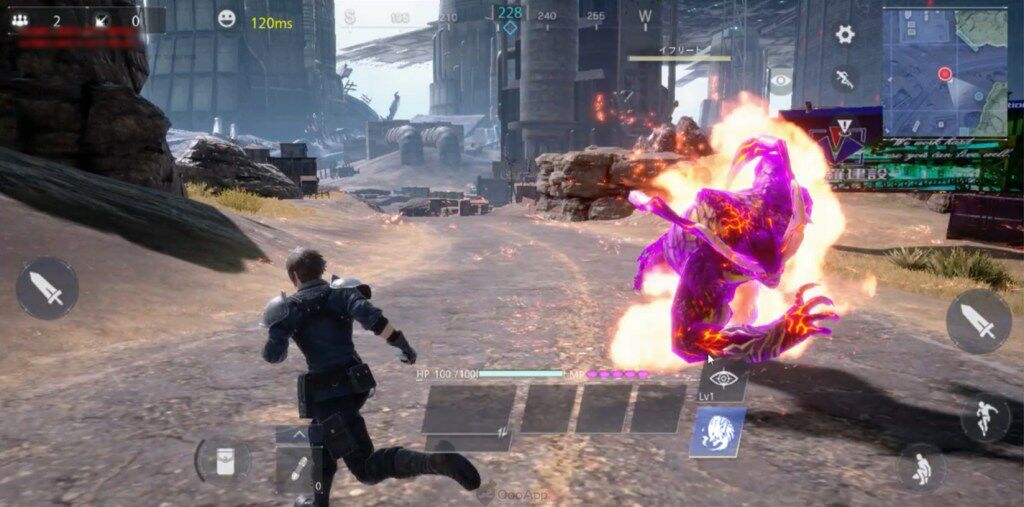Toggle the crouch button

click(x=921, y=466)
